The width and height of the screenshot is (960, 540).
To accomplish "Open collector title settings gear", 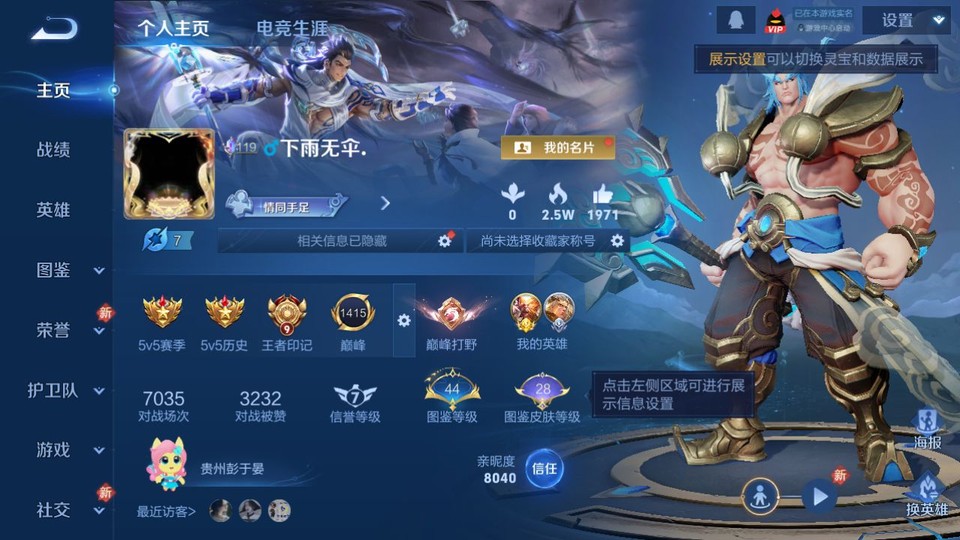I will [x=617, y=241].
